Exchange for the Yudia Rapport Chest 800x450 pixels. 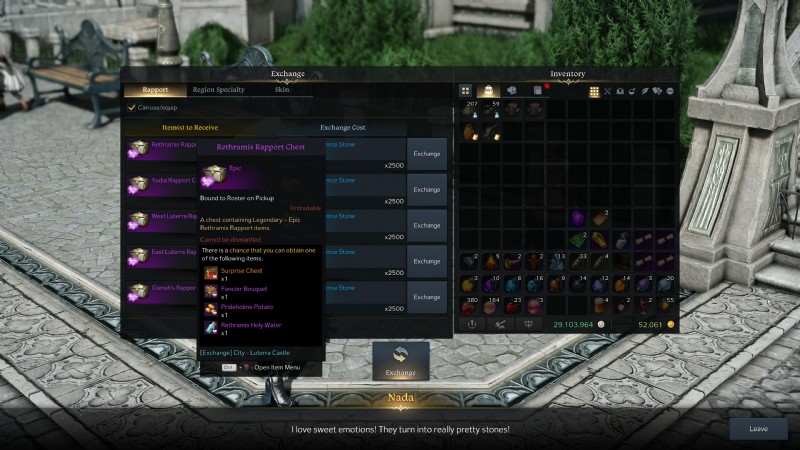(x=427, y=189)
